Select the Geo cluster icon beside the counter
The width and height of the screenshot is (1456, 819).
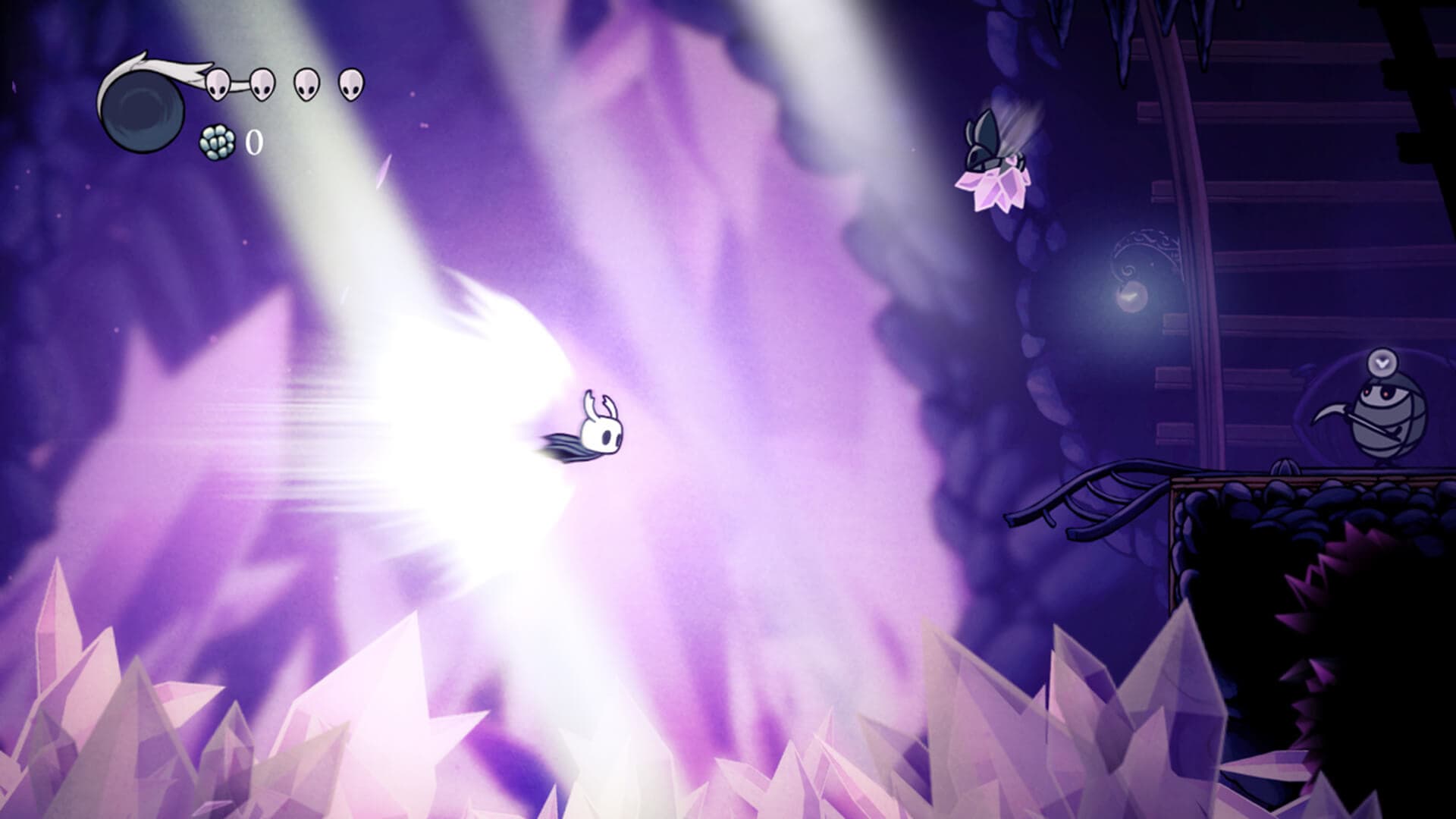click(216, 142)
